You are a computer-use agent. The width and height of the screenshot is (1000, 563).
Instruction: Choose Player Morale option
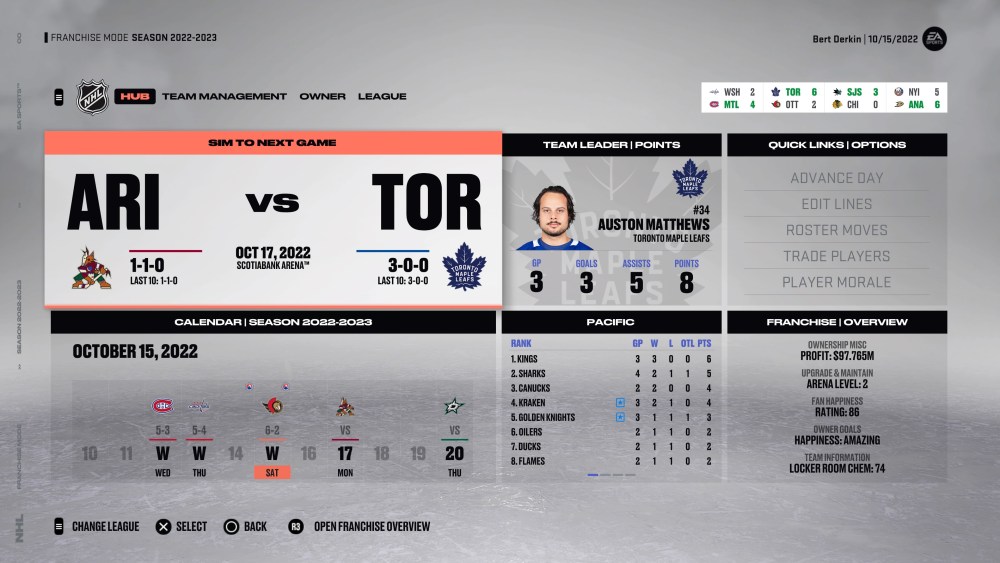coord(837,282)
